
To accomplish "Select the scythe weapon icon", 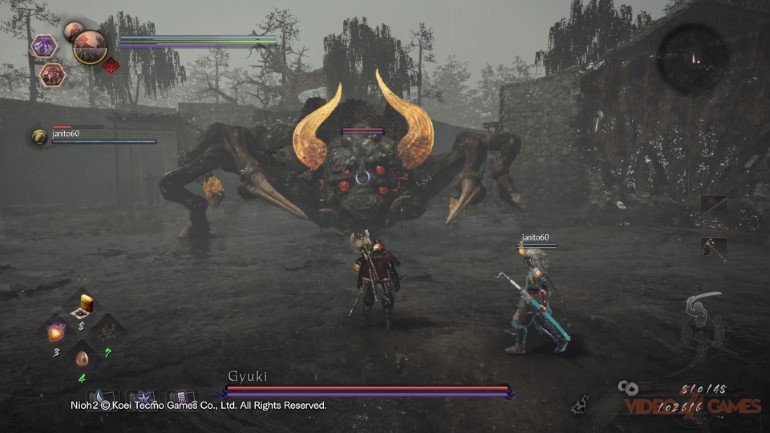I will pos(703,307).
